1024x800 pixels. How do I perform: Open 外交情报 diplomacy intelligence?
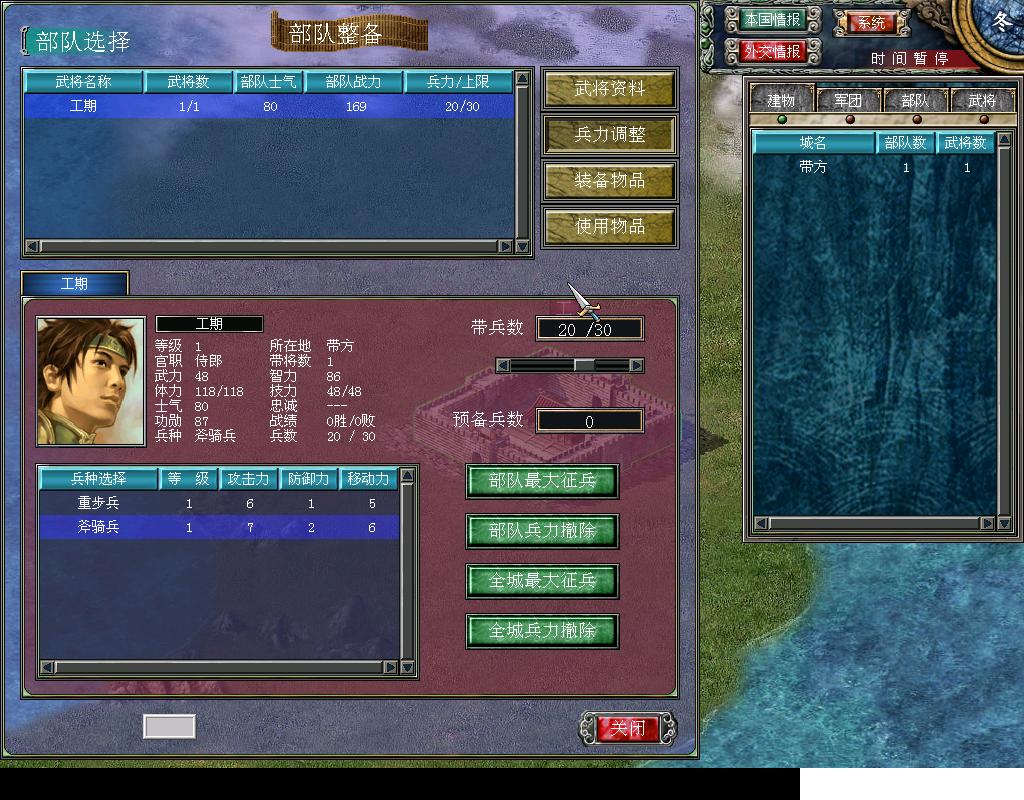772,51
